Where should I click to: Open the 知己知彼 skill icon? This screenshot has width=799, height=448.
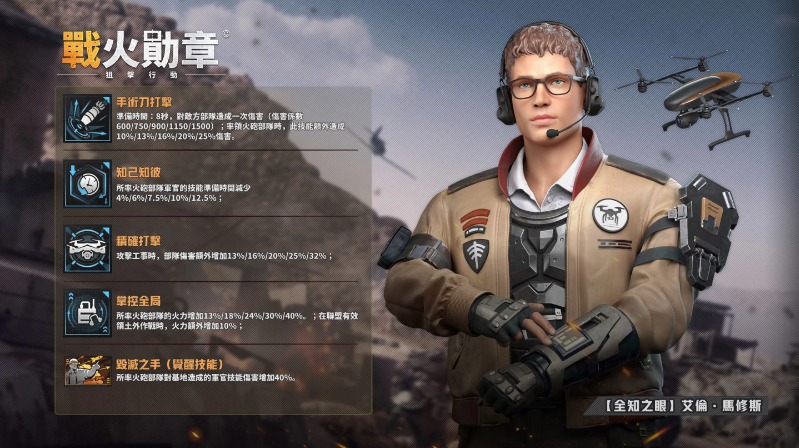[x=87, y=183]
